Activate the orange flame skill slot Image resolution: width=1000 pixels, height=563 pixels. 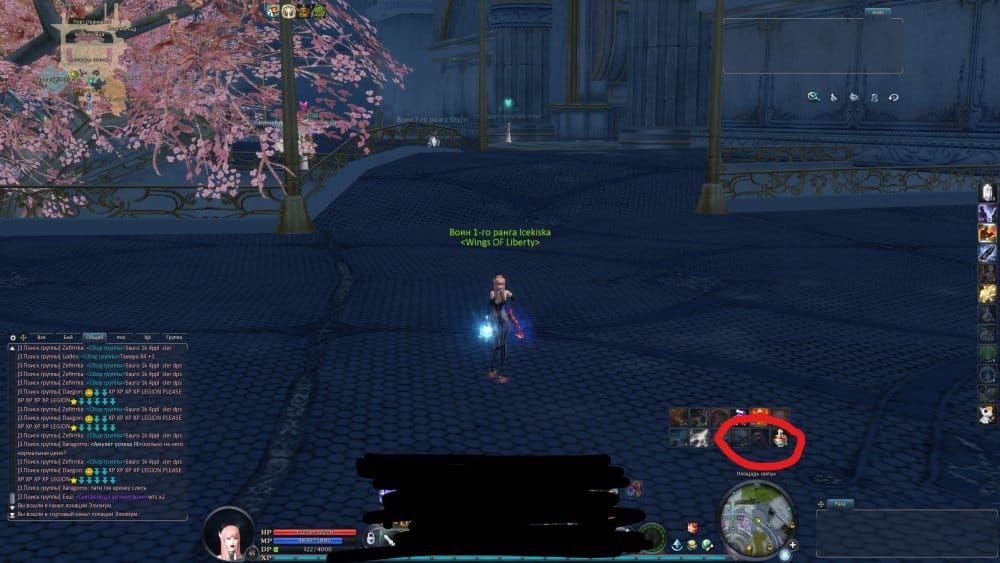[759, 415]
